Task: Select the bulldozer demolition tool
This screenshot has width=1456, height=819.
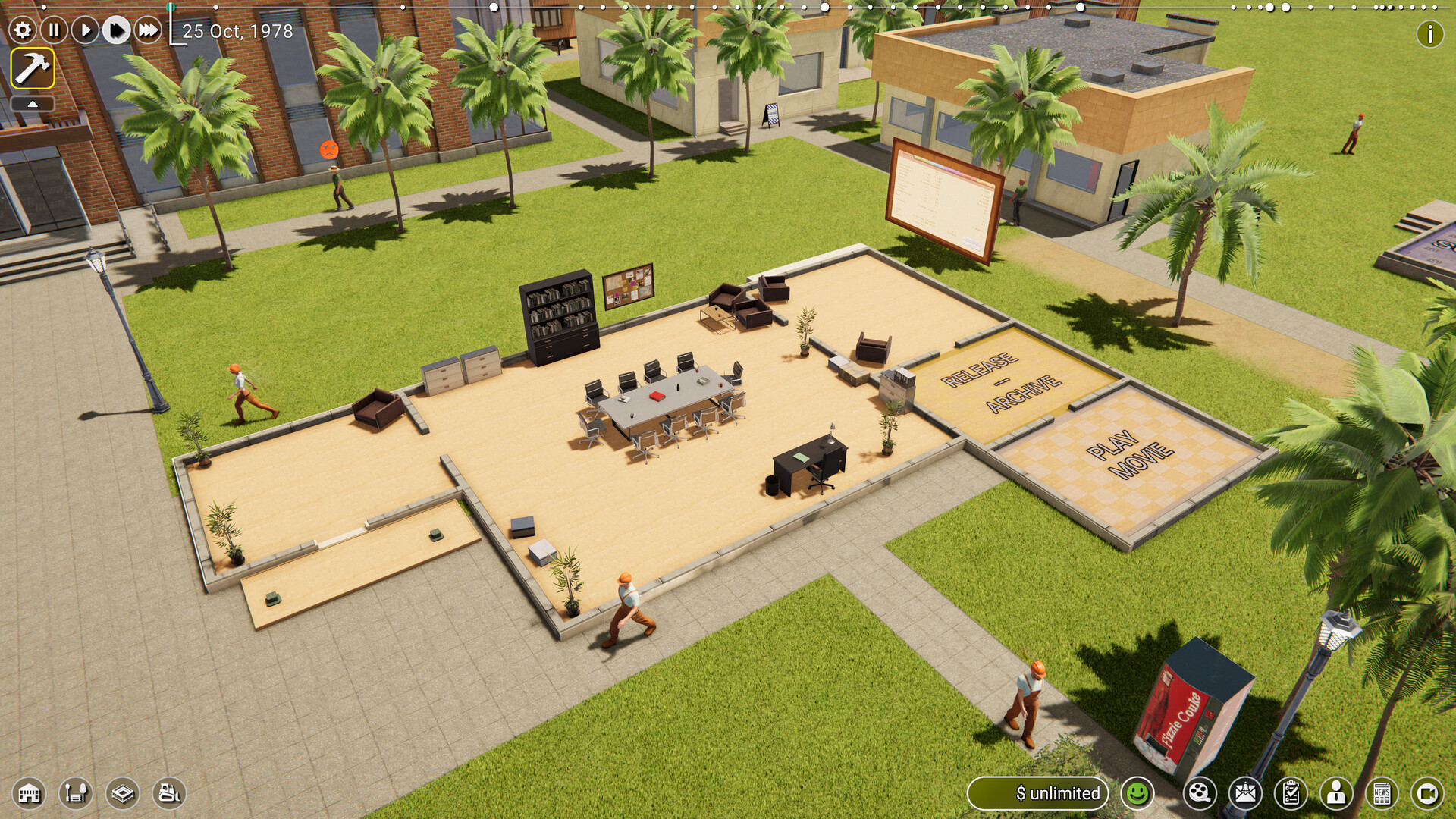Action: point(169,794)
